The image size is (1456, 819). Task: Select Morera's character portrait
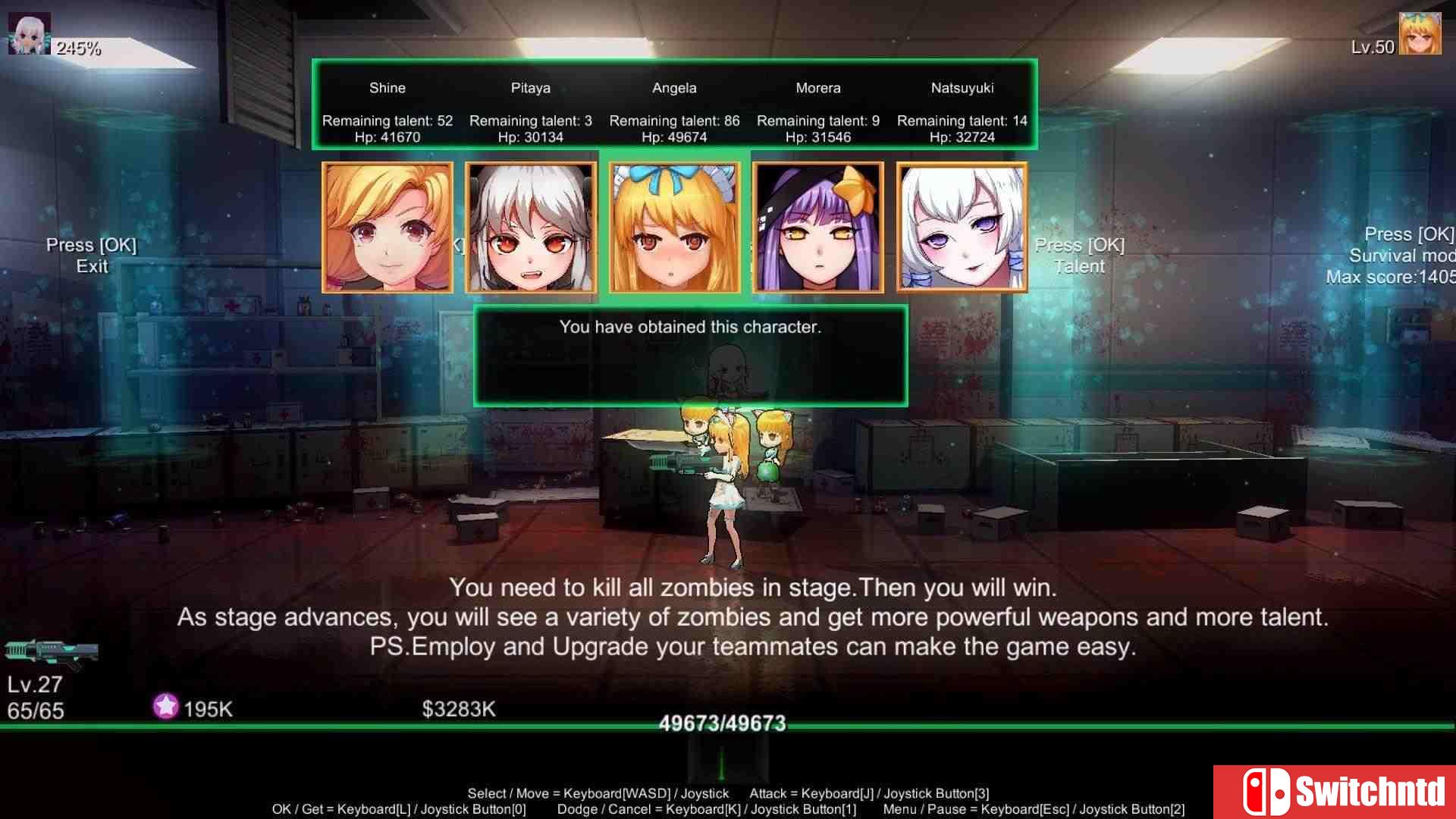coord(817,226)
